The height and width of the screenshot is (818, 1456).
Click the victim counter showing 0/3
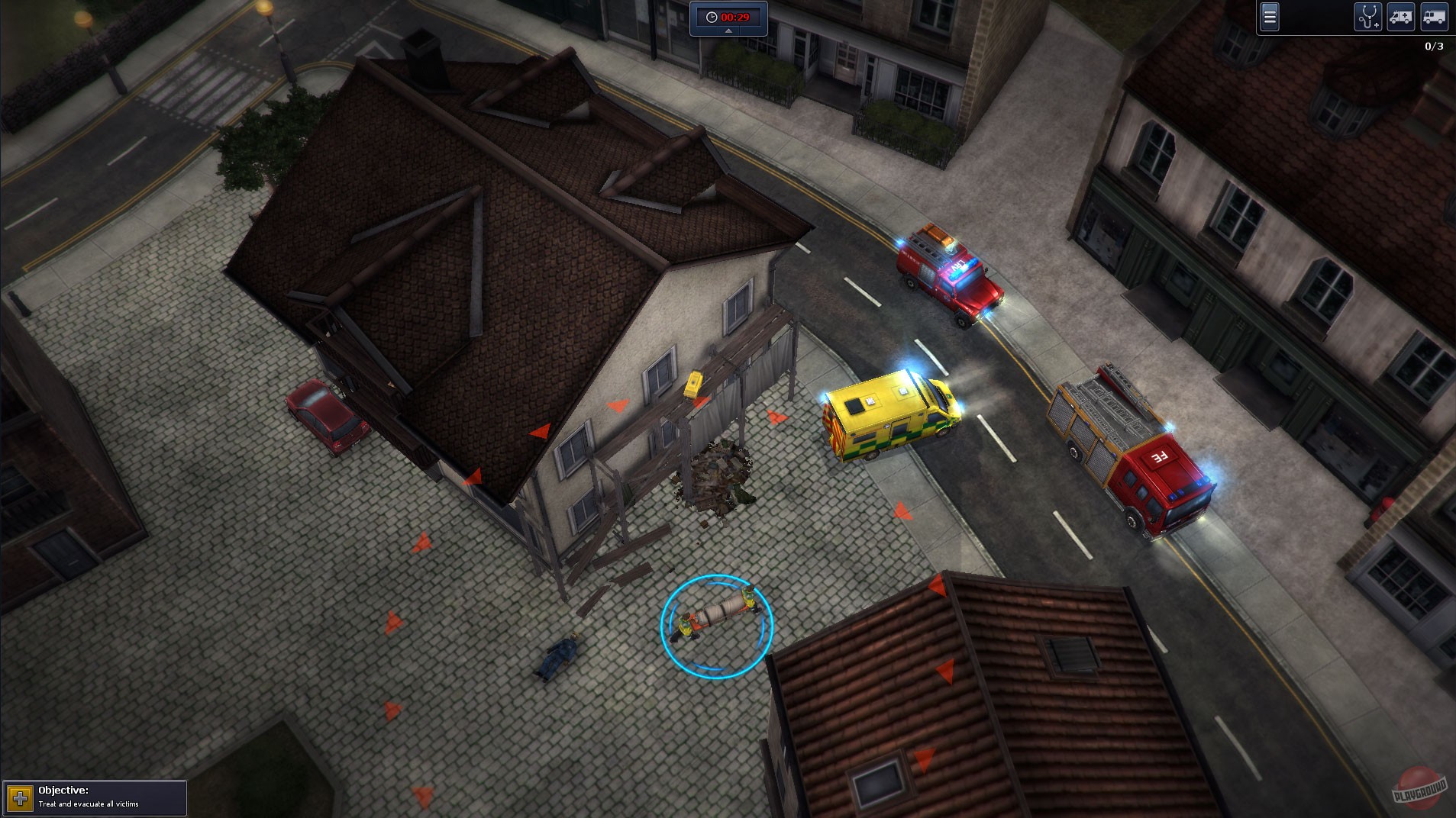(1433, 46)
